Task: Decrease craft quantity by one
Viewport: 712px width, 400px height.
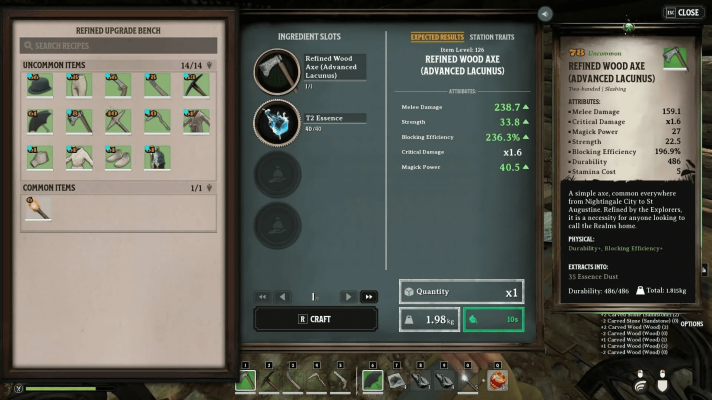Action: click(x=283, y=296)
